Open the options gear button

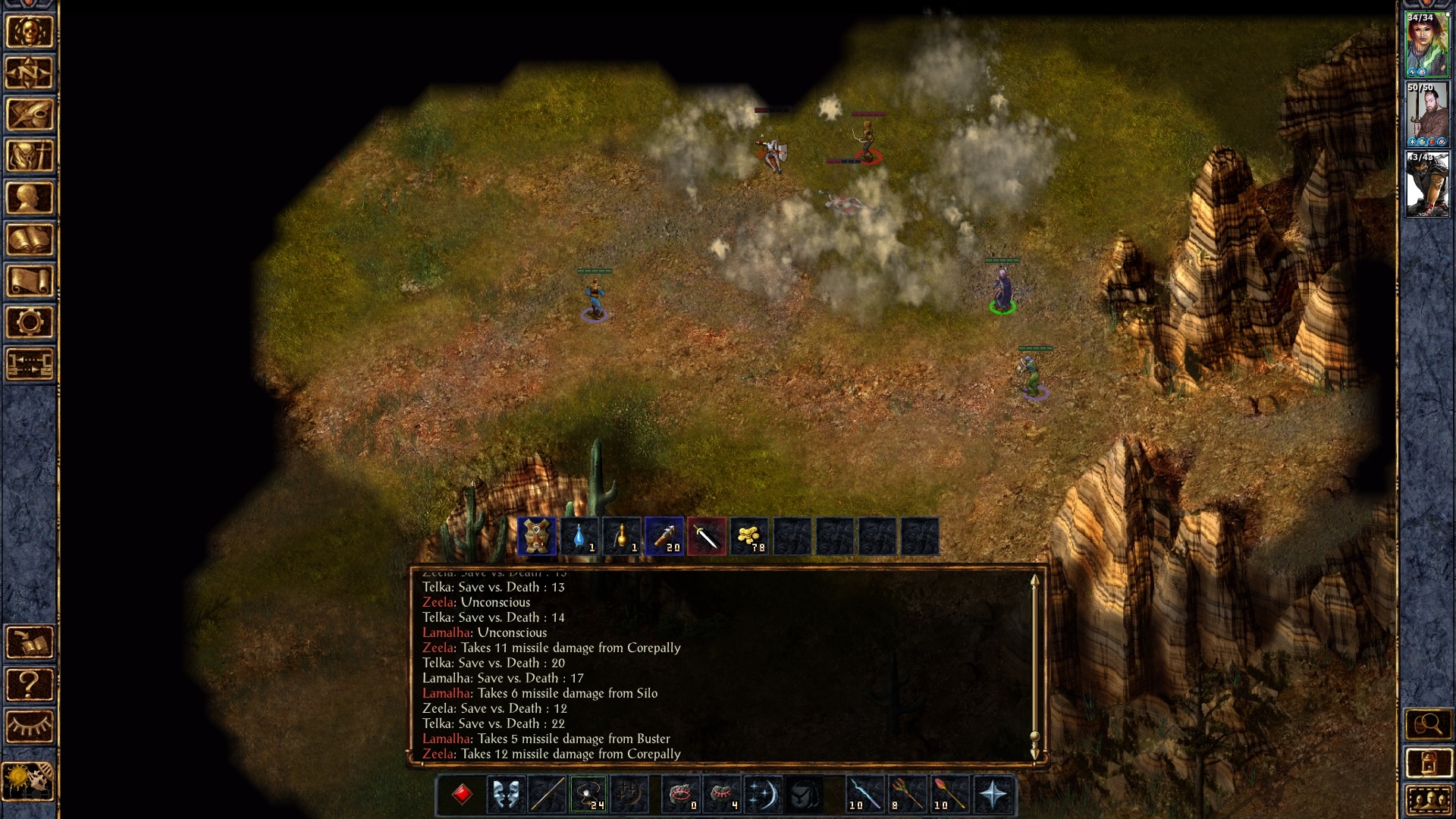click(x=30, y=323)
